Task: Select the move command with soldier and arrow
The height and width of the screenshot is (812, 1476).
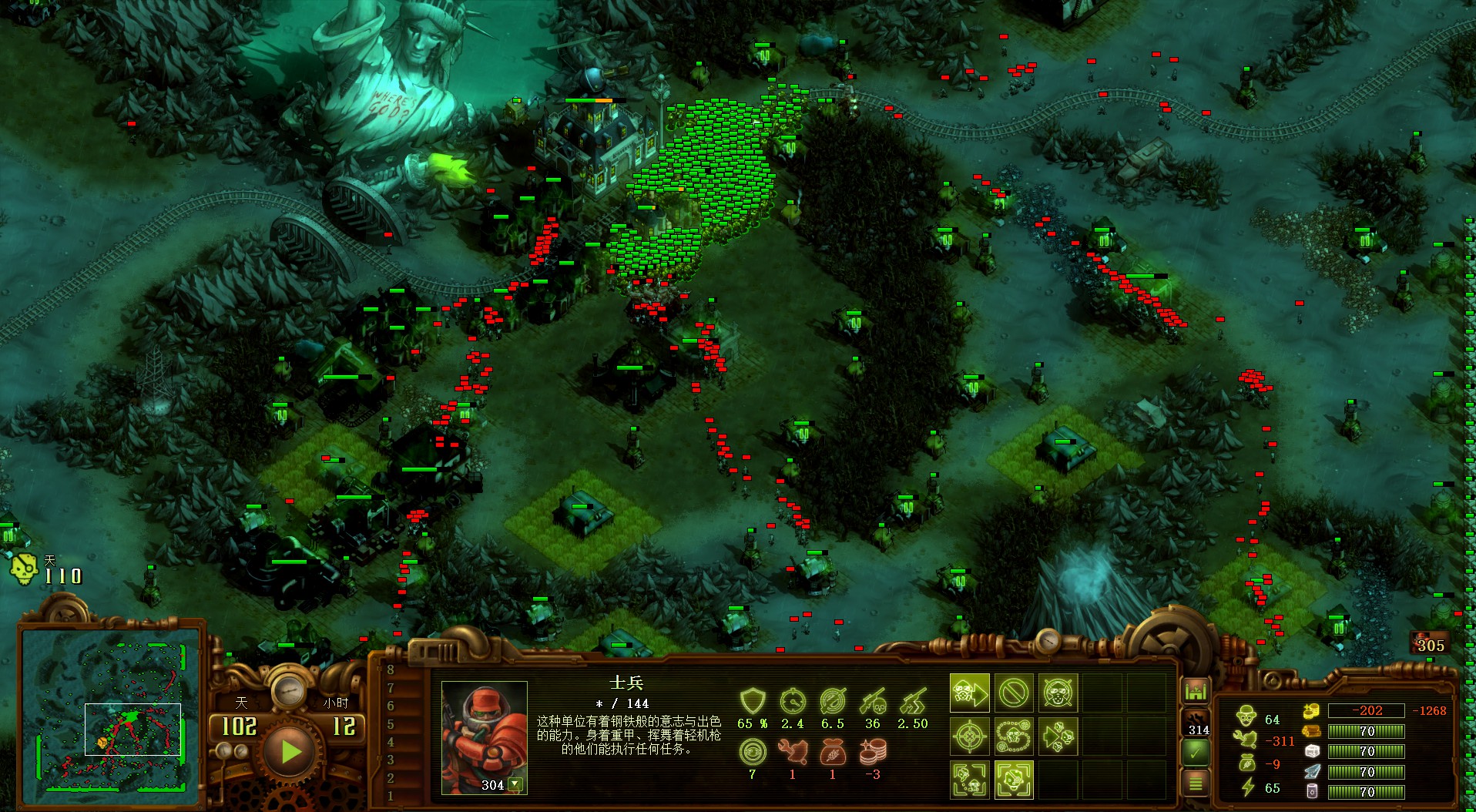Action: pyautogui.click(x=969, y=694)
